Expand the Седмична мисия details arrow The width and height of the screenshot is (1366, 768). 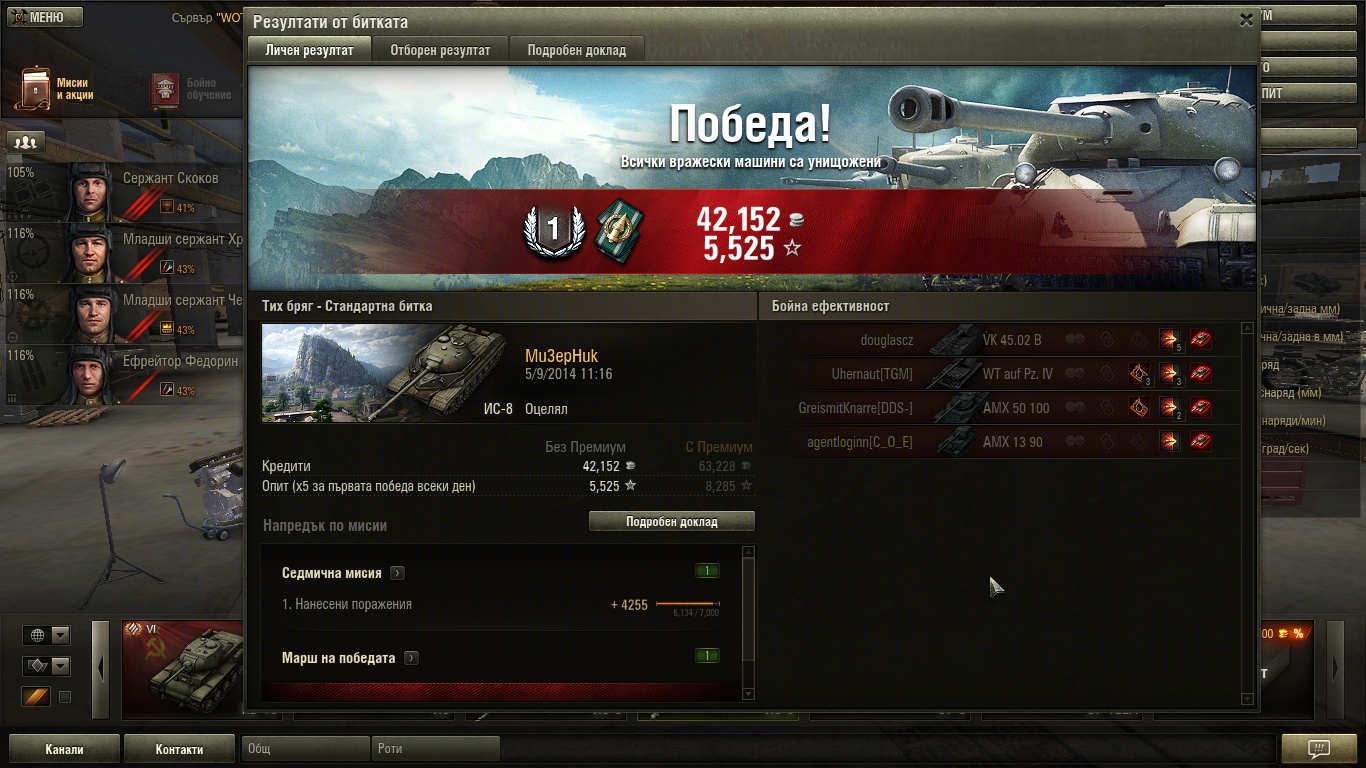398,573
